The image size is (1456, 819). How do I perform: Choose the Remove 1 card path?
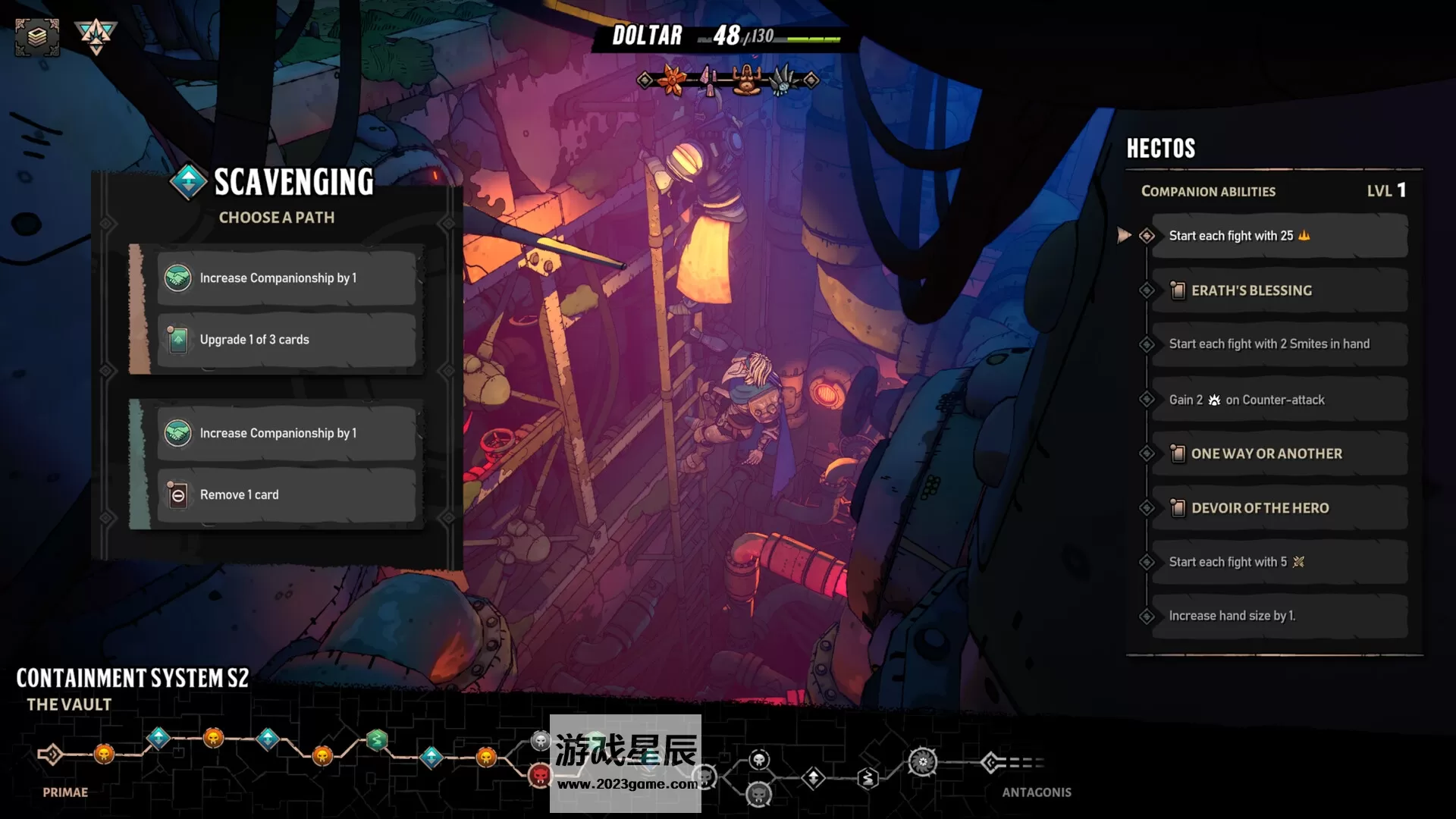pos(286,494)
